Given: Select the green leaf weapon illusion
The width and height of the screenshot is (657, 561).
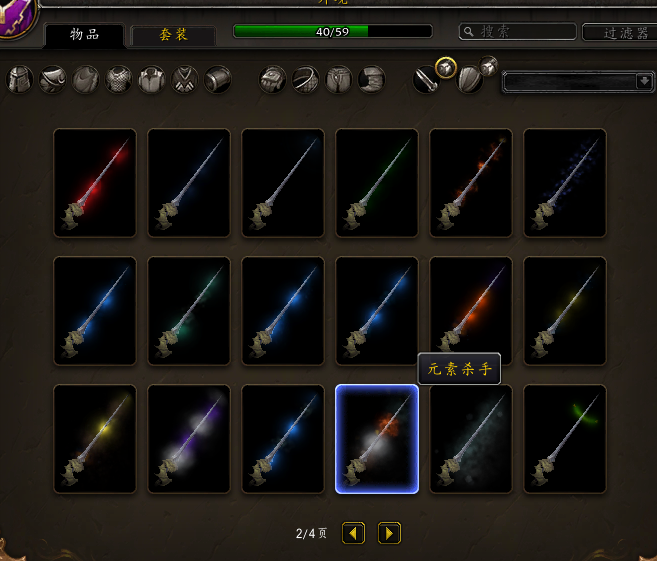Looking at the screenshot, I should tap(565, 439).
